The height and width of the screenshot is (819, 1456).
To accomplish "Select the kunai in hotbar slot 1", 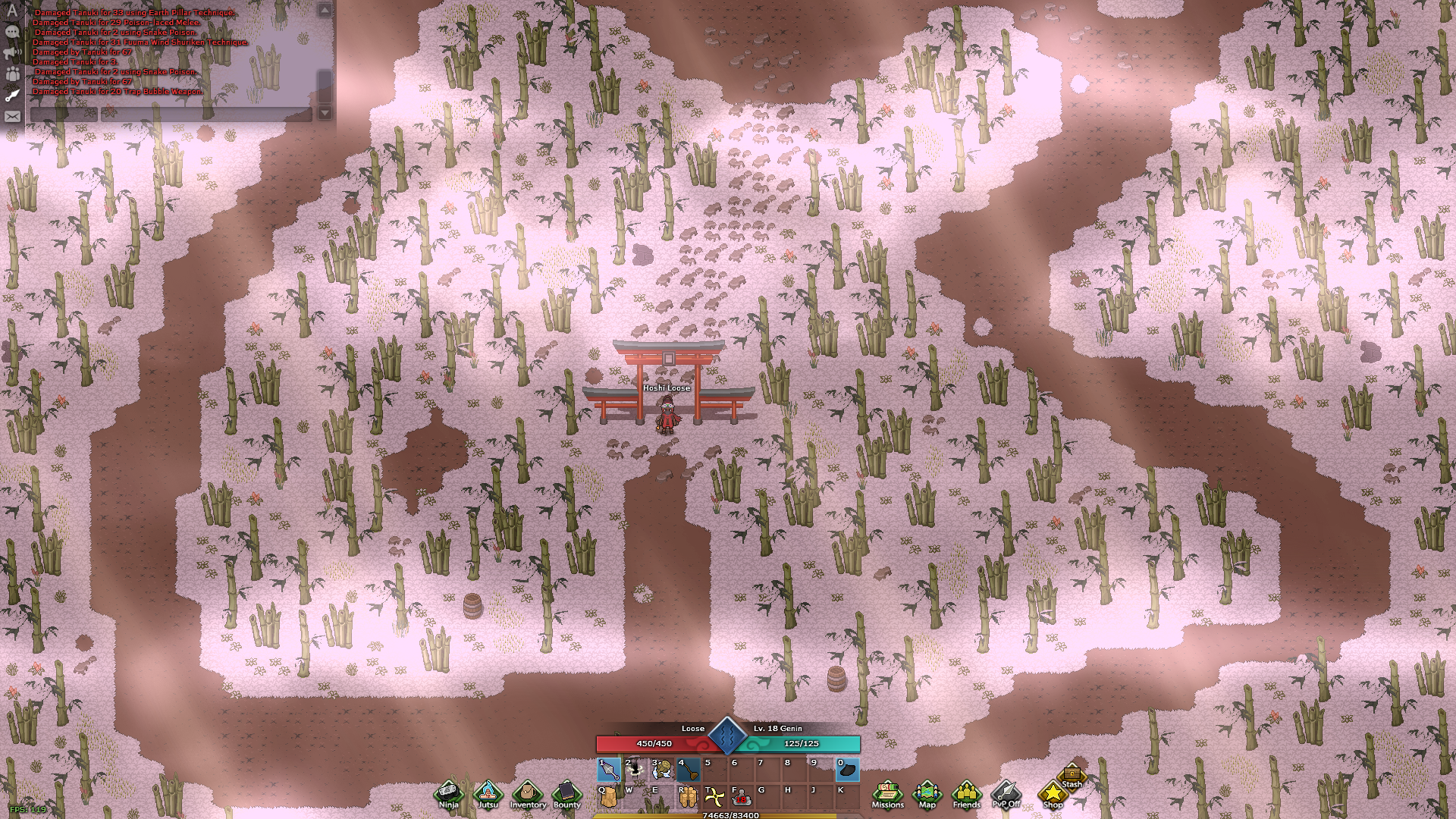I will click(x=610, y=770).
